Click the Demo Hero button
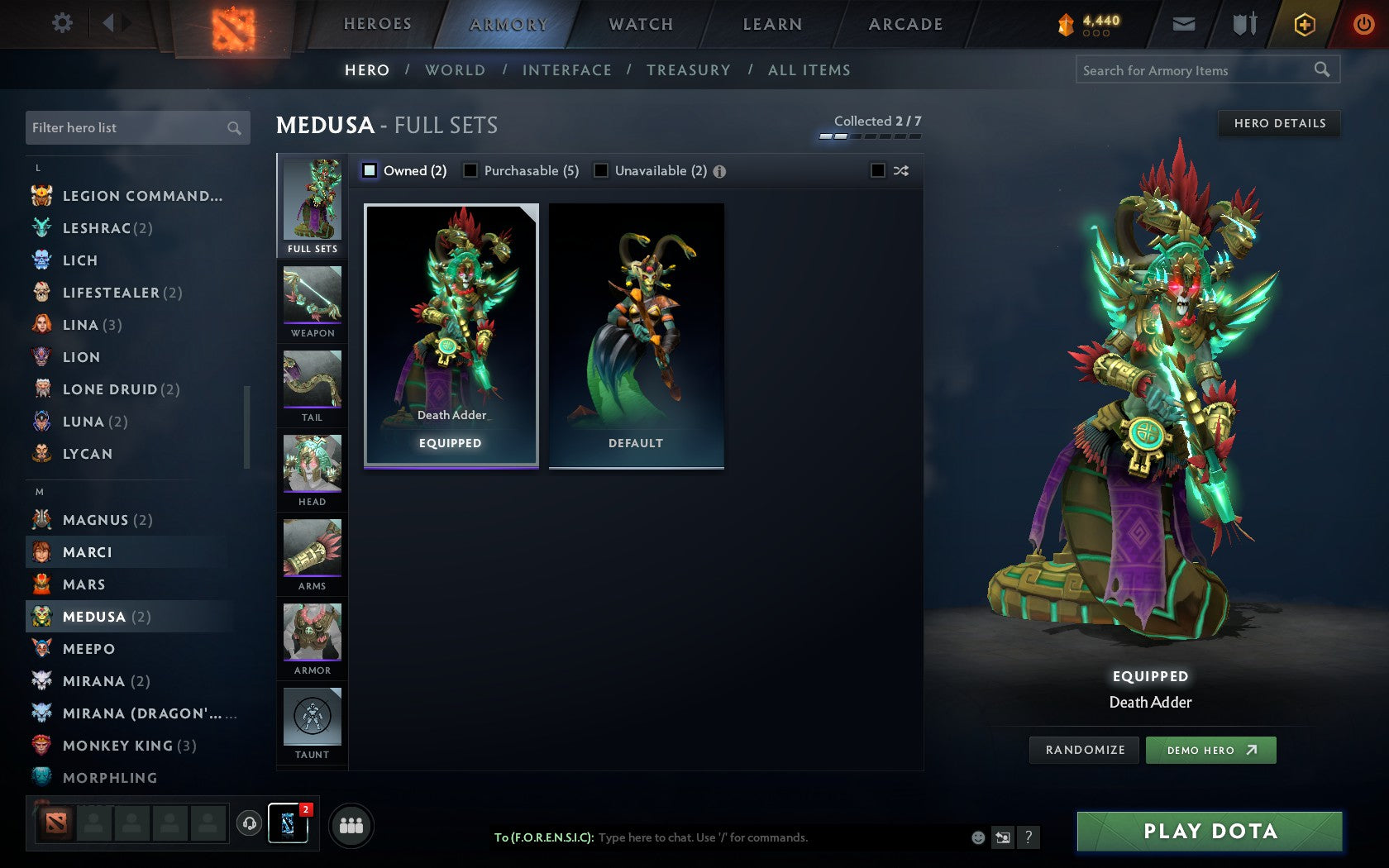This screenshot has height=868, width=1389. click(1210, 750)
